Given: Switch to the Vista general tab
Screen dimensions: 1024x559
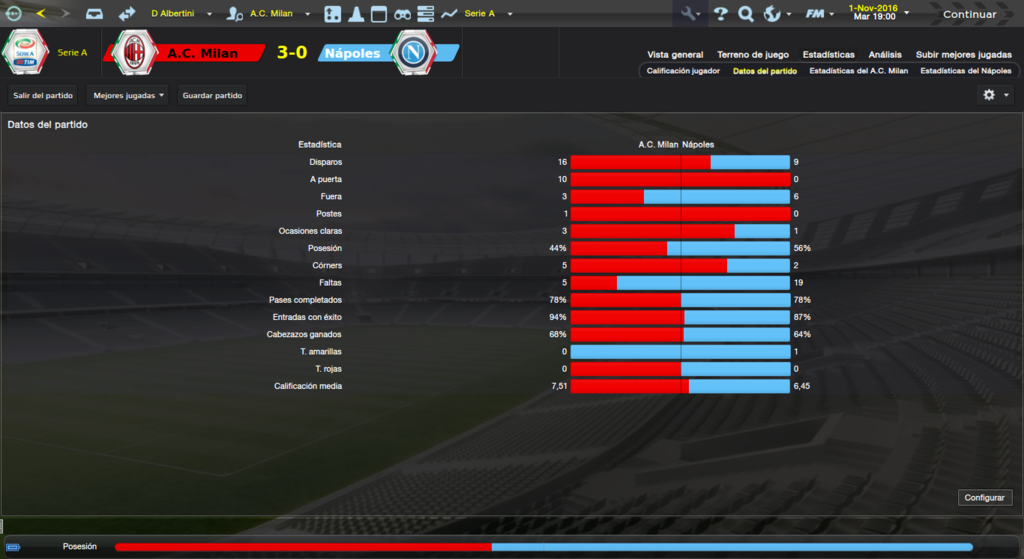Looking at the screenshot, I should (x=675, y=55).
